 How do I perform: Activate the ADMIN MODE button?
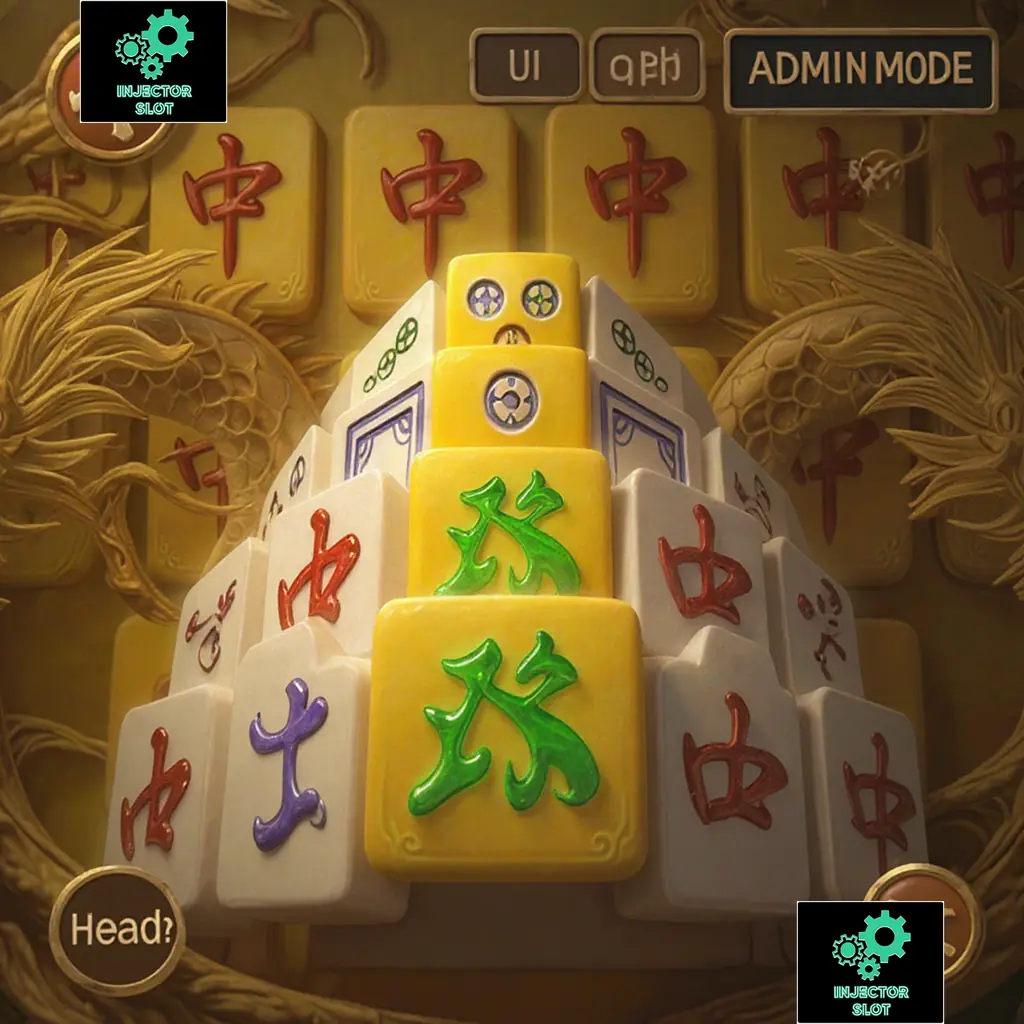coord(860,69)
